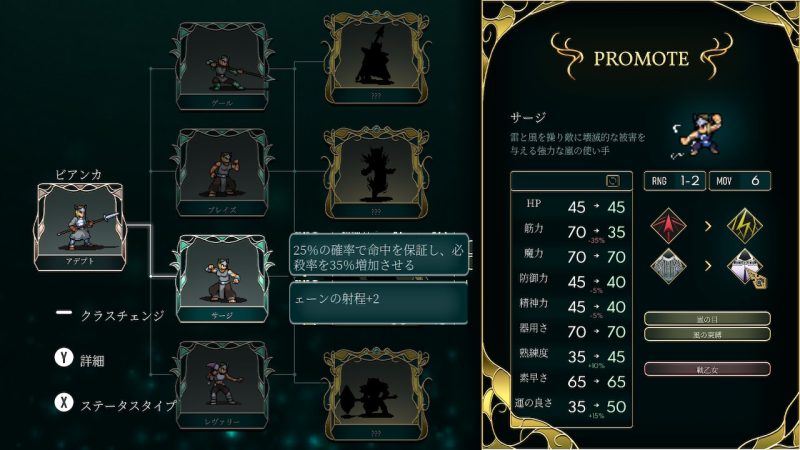Pick the locked class beside ブレイズ
The image size is (800, 450).
(x=371, y=172)
